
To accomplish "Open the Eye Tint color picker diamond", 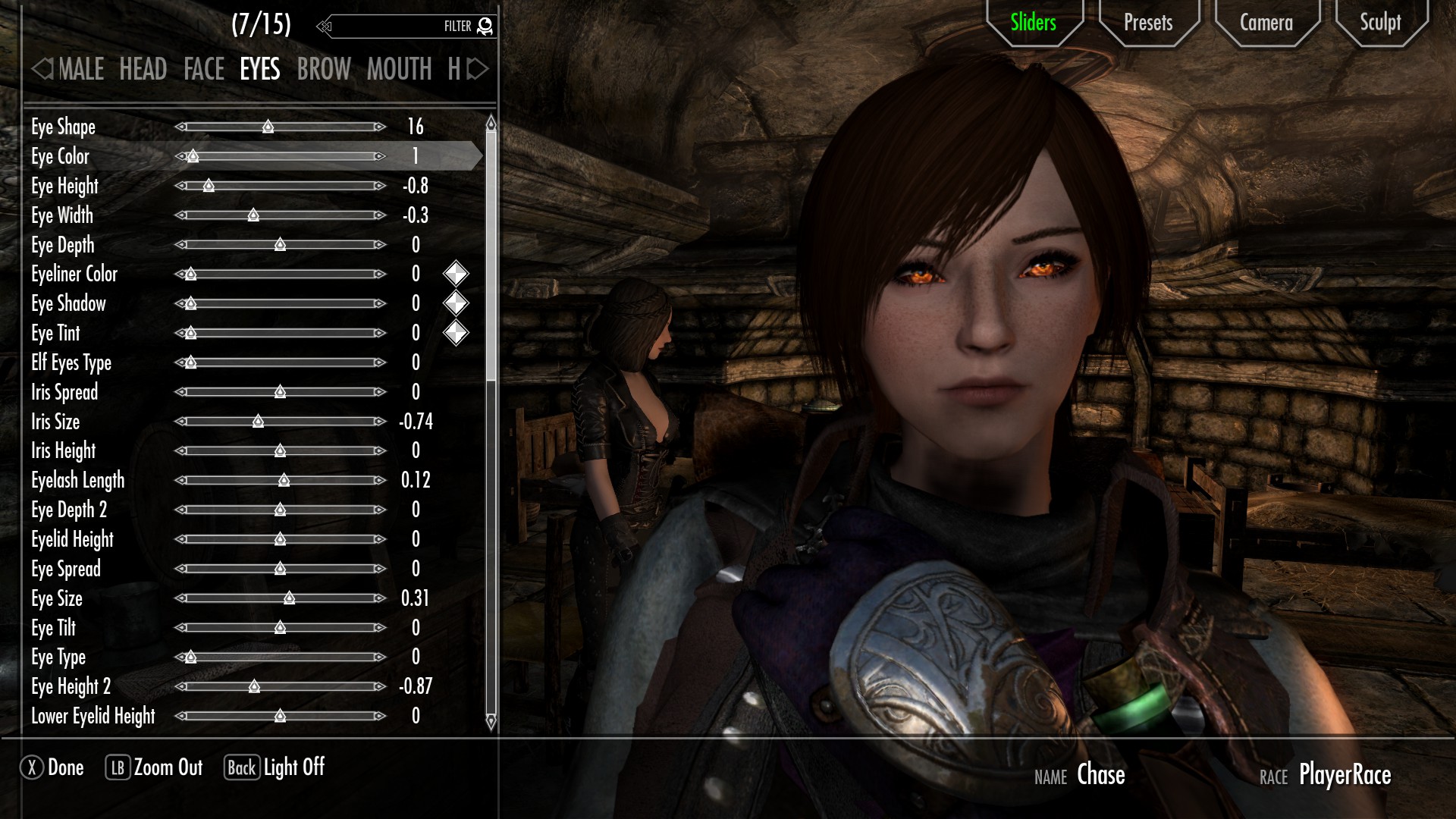I will point(455,332).
